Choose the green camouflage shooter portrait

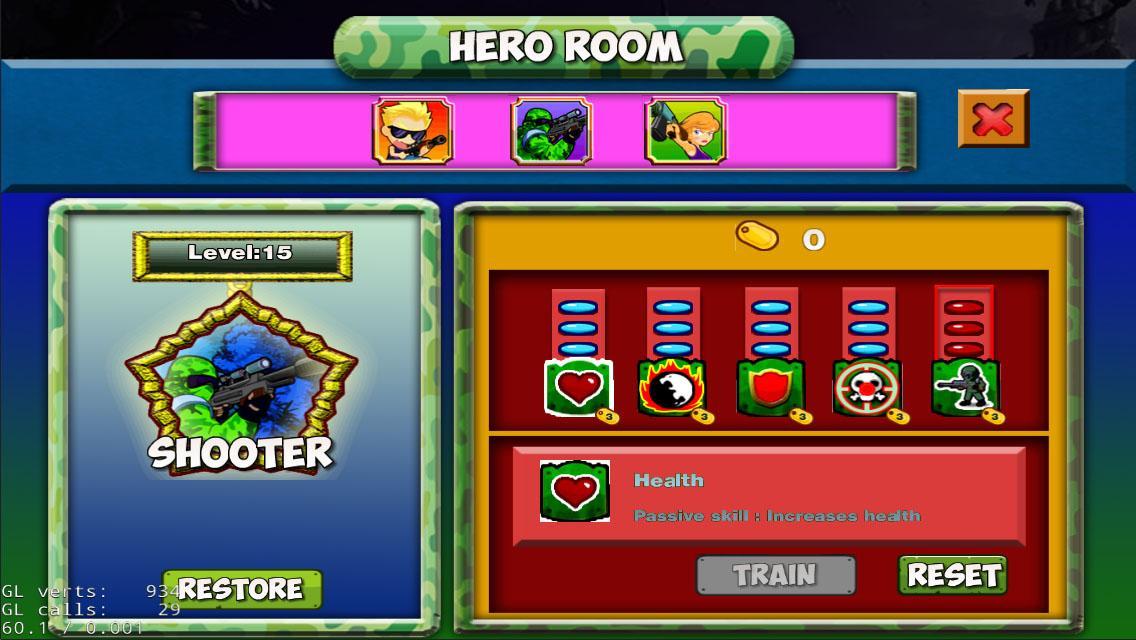point(551,131)
